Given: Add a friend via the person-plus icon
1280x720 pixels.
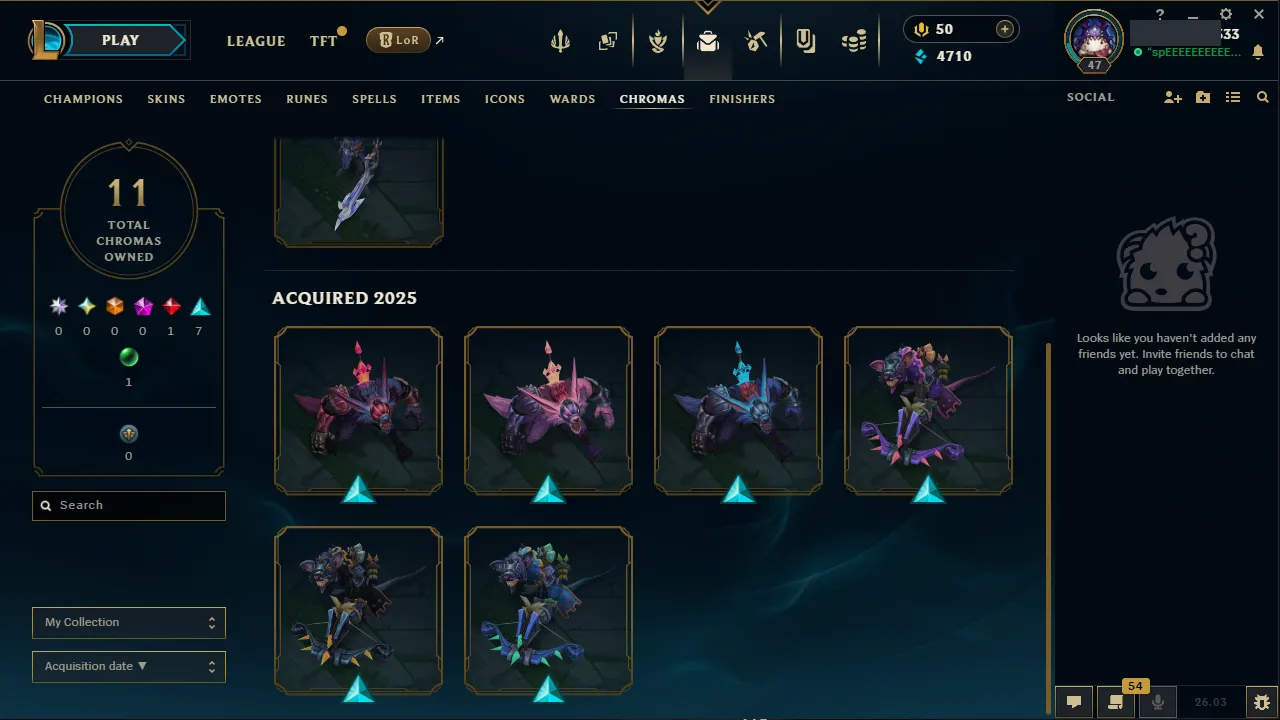Looking at the screenshot, I should pos(1172,97).
